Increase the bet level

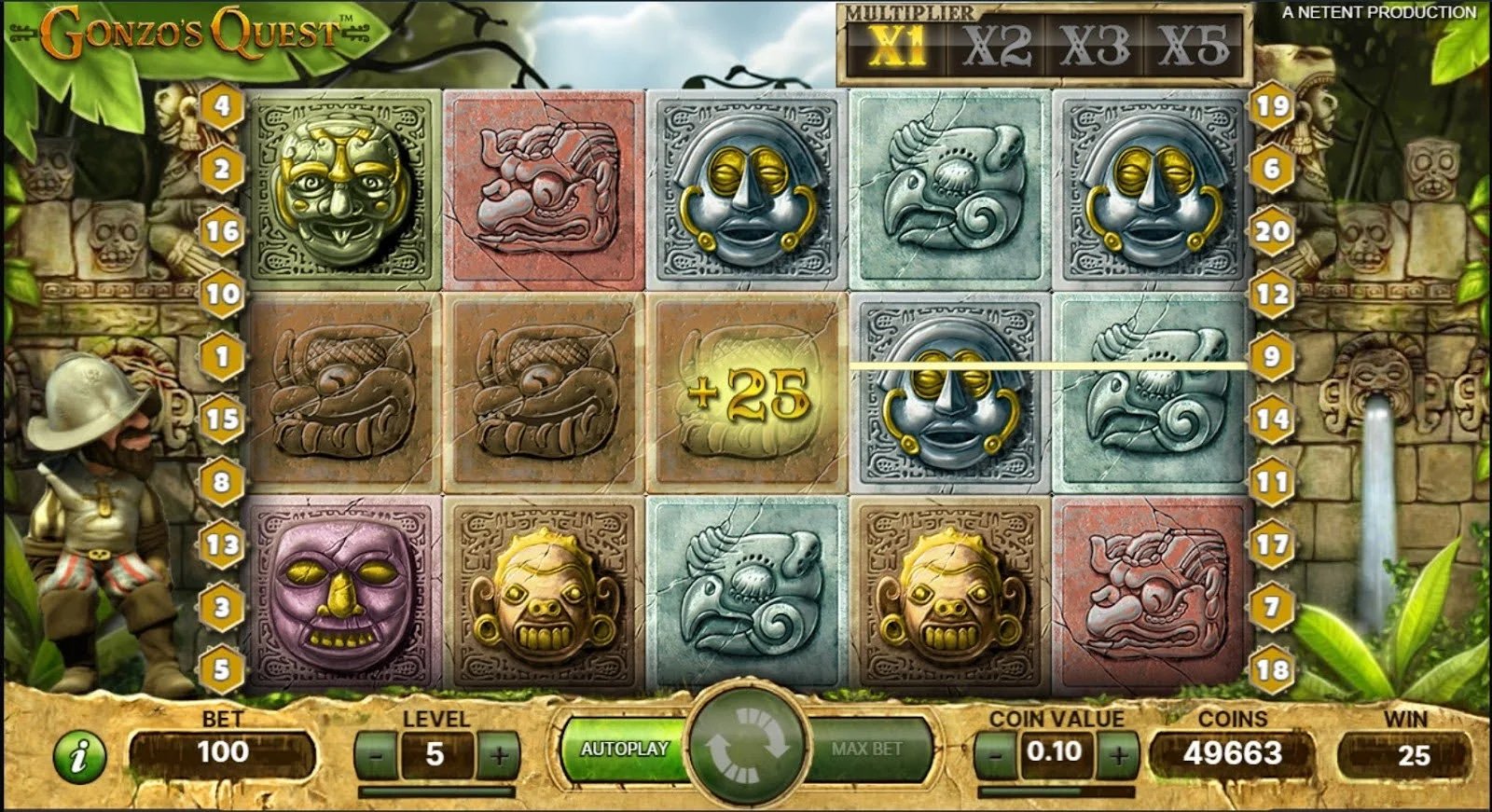tap(499, 754)
